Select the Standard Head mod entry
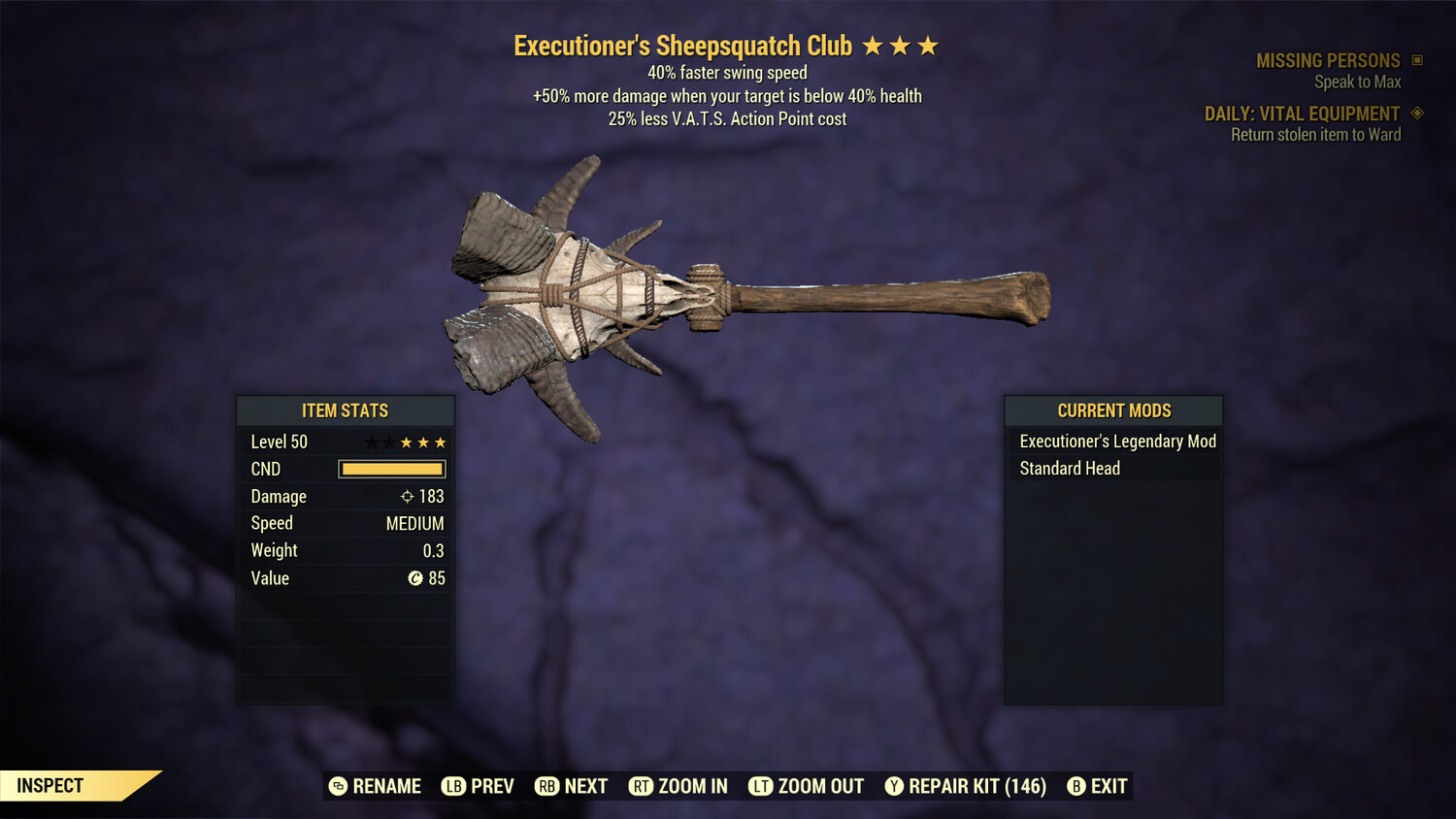Screen dimensions: 1456x819 [1068, 469]
